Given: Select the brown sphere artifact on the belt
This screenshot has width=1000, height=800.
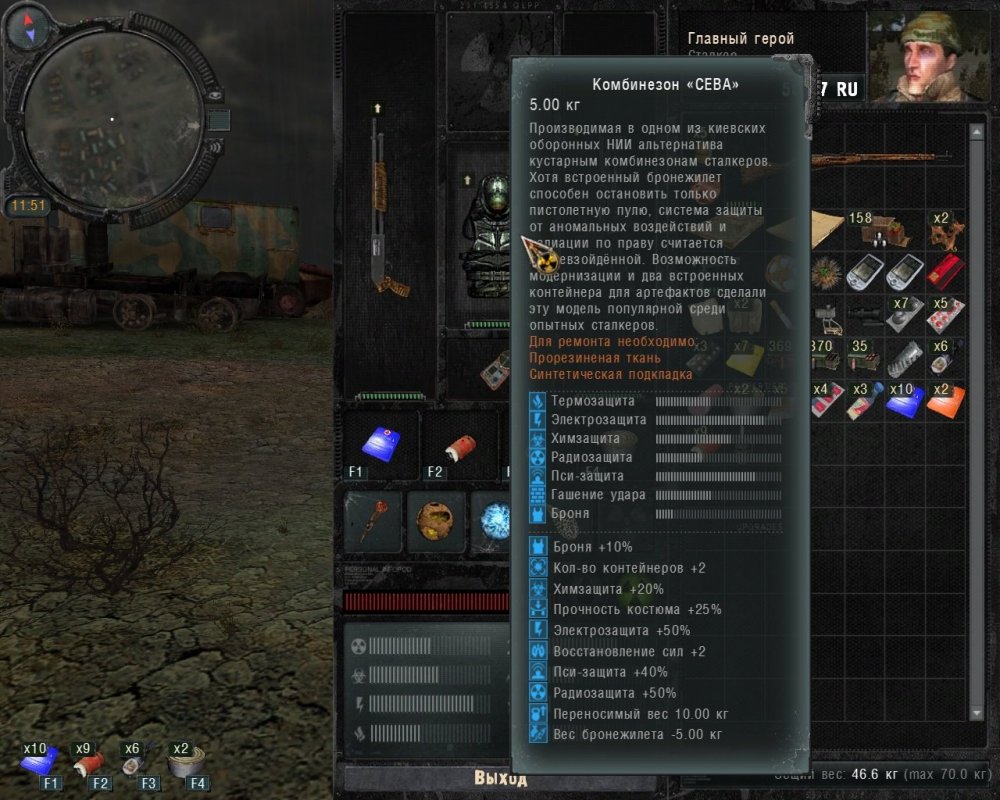Looking at the screenshot, I should 437,521.
